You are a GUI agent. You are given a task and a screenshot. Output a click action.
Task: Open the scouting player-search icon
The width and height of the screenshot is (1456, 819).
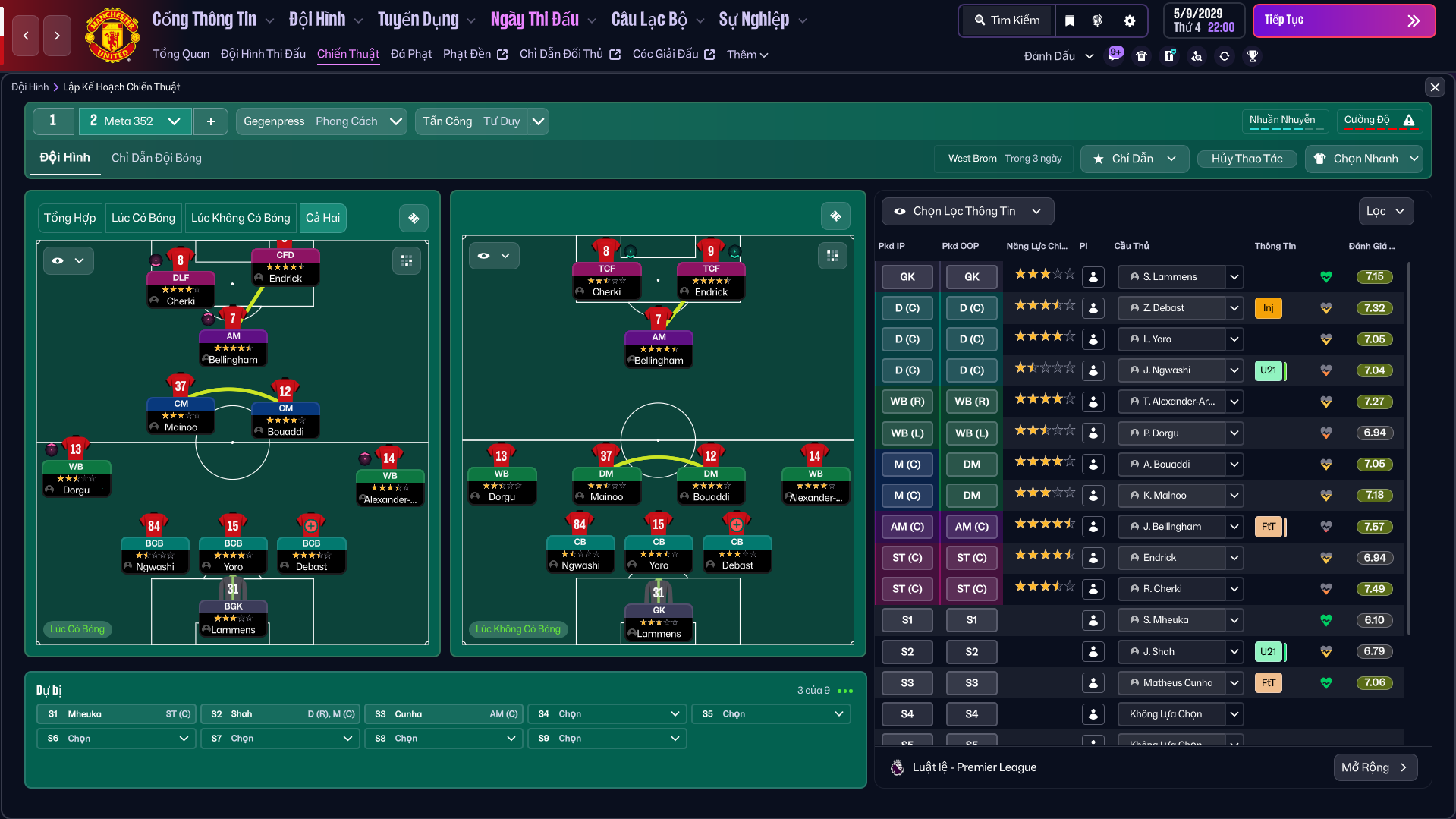(1197, 56)
